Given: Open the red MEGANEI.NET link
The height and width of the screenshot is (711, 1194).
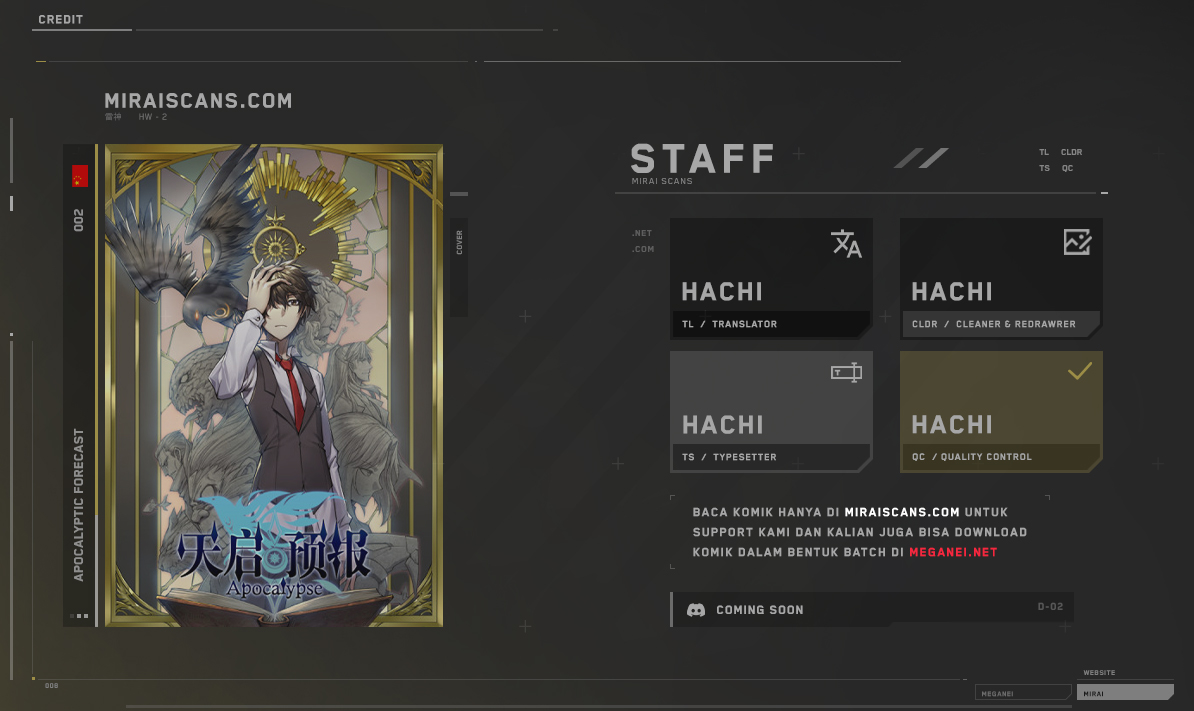Looking at the screenshot, I should point(953,552).
